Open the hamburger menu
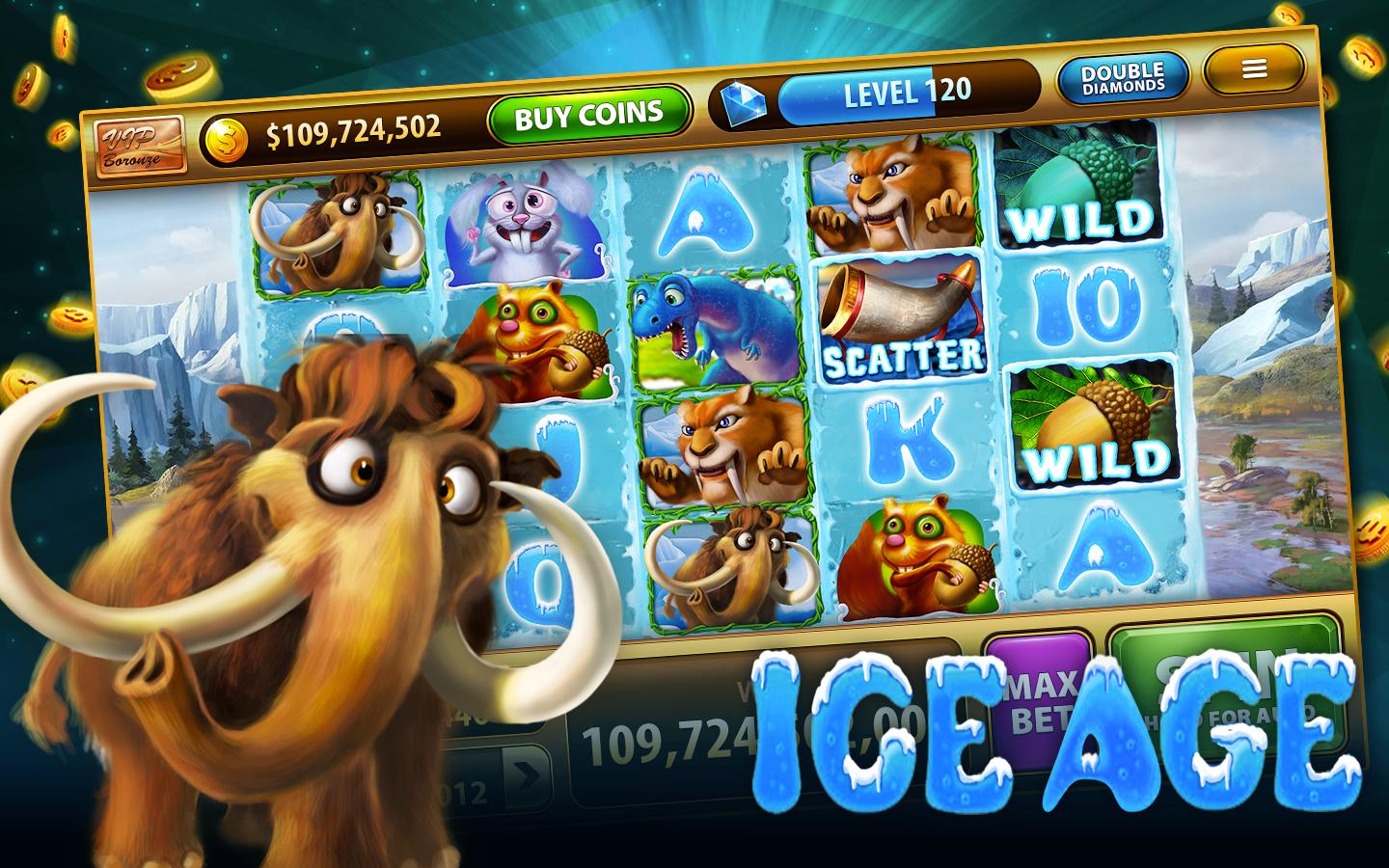This screenshot has height=868, width=1389. (1253, 68)
